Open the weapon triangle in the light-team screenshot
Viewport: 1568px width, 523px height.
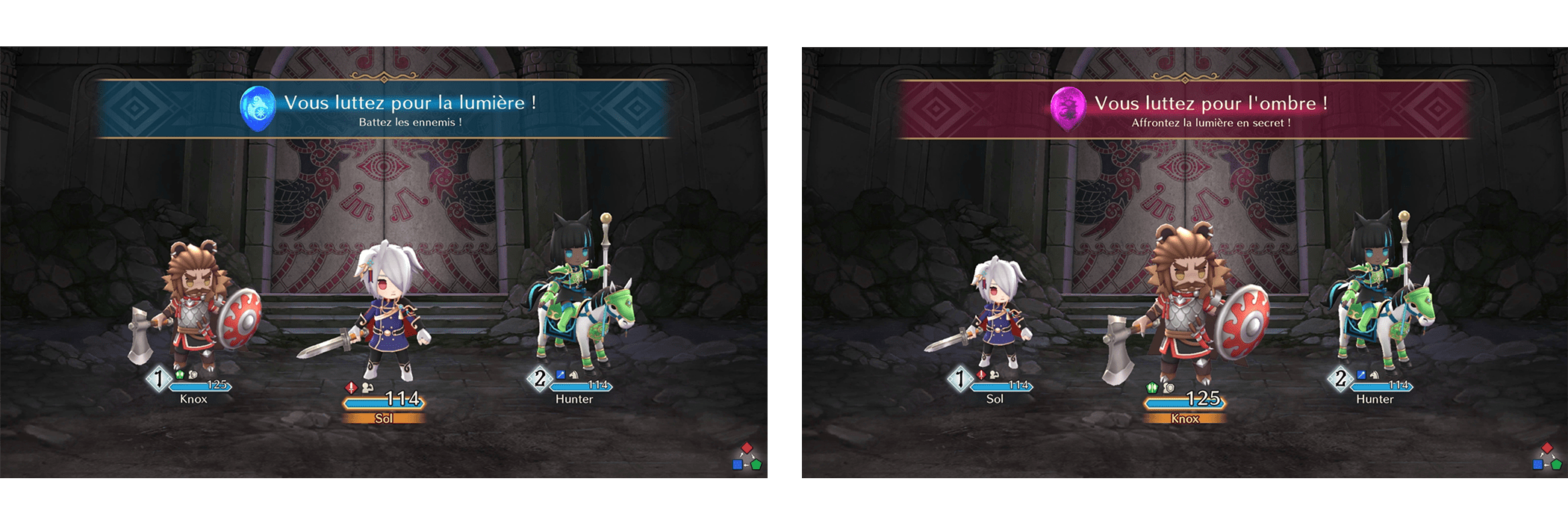747,457
